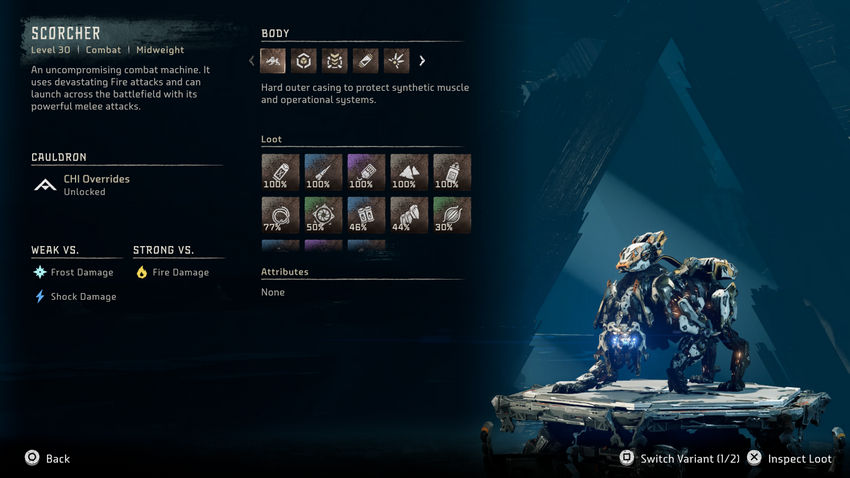
Task: Open the canister component tab
Action: click(366, 61)
